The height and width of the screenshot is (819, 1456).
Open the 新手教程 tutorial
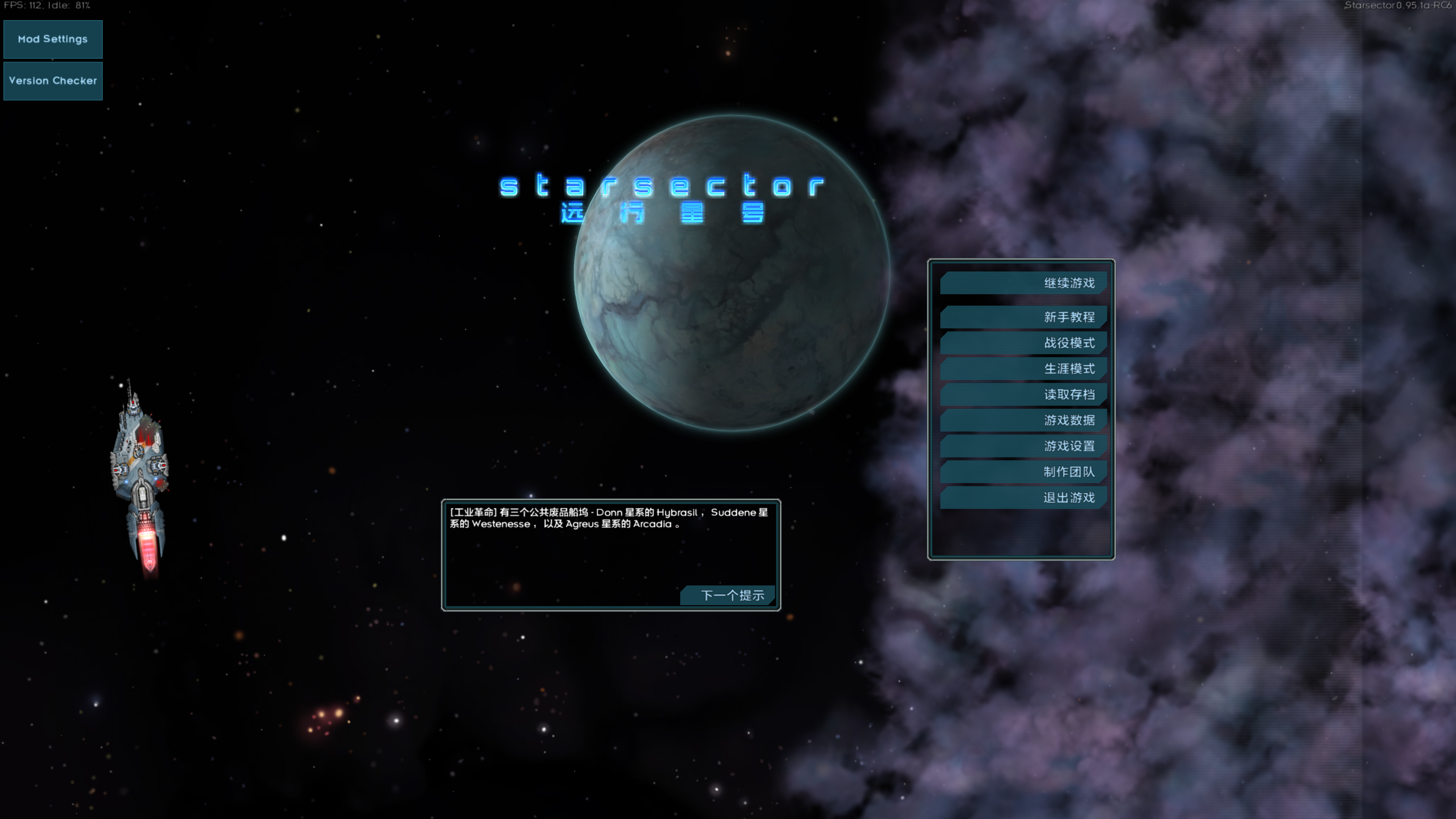click(1069, 317)
